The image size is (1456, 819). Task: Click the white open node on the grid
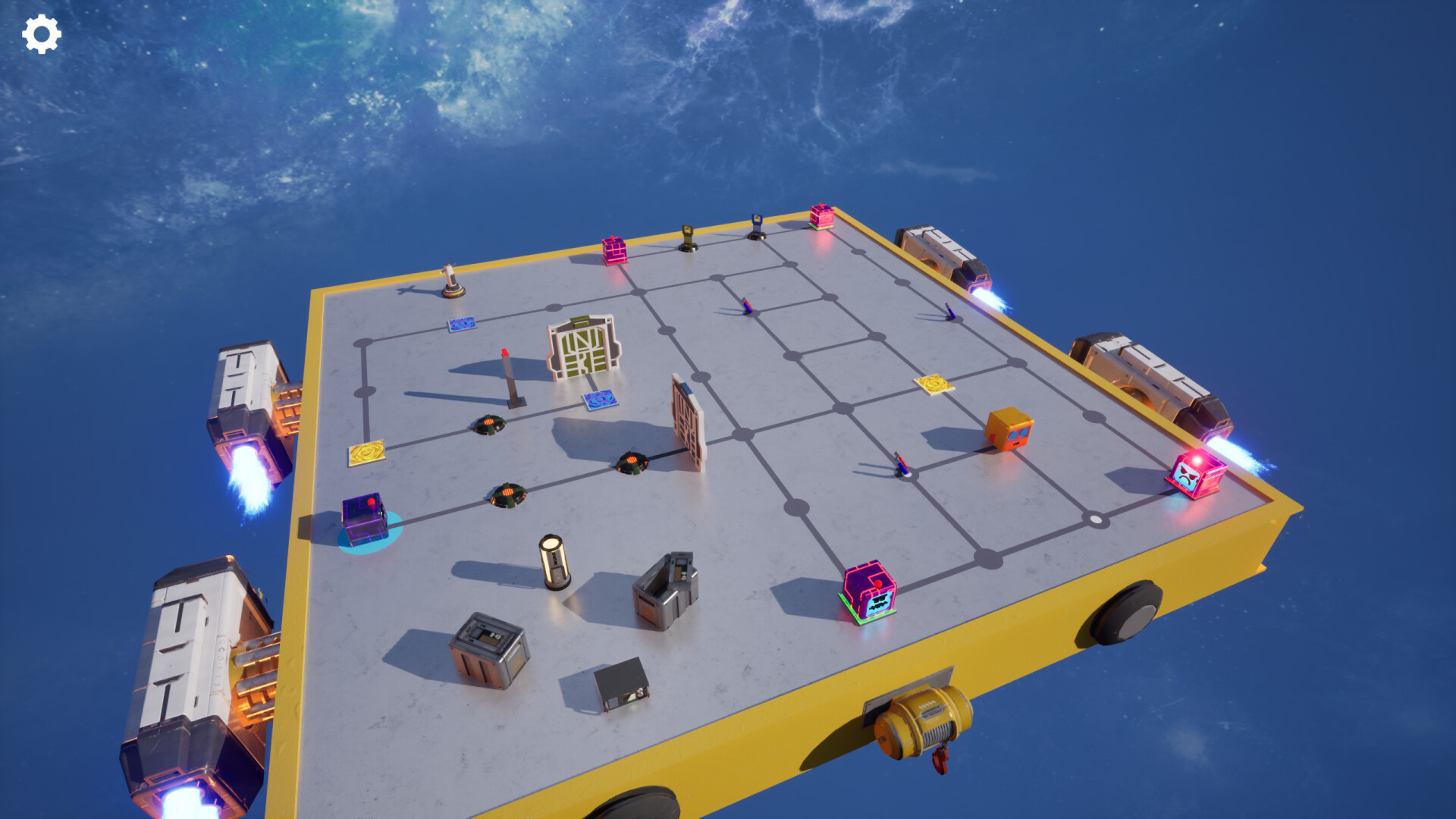pyautogui.click(x=1095, y=519)
